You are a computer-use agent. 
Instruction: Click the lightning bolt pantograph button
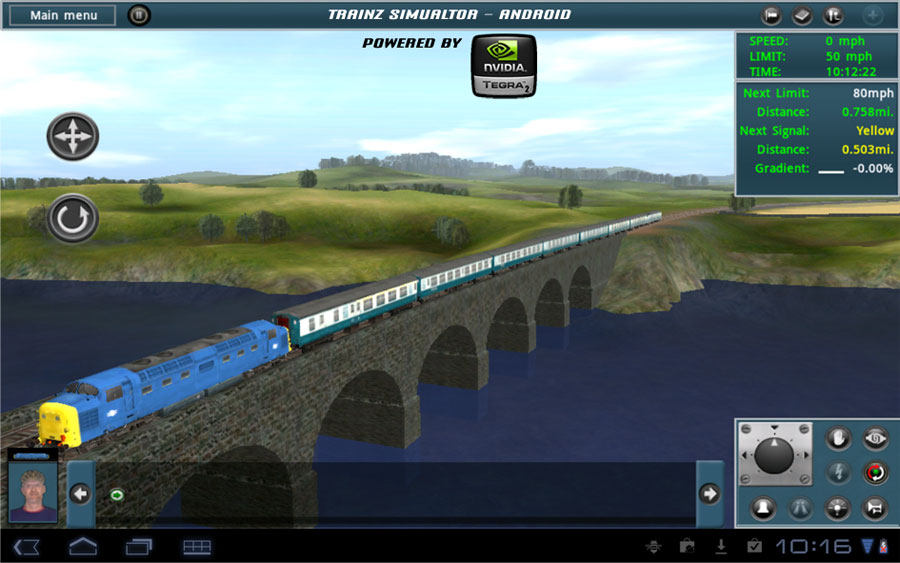click(x=838, y=472)
